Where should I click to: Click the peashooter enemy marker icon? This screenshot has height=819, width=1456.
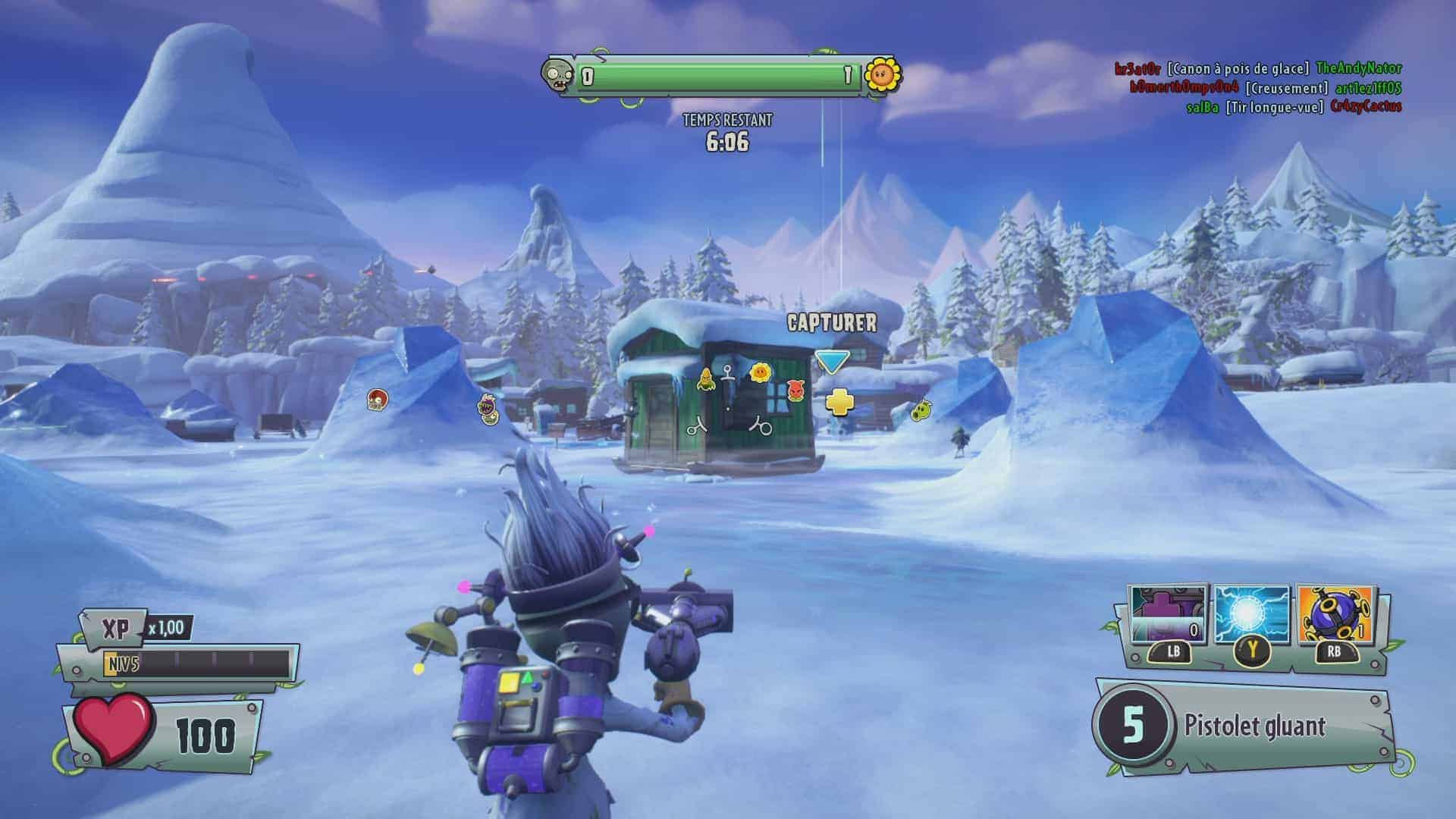click(x=921, y=411)
